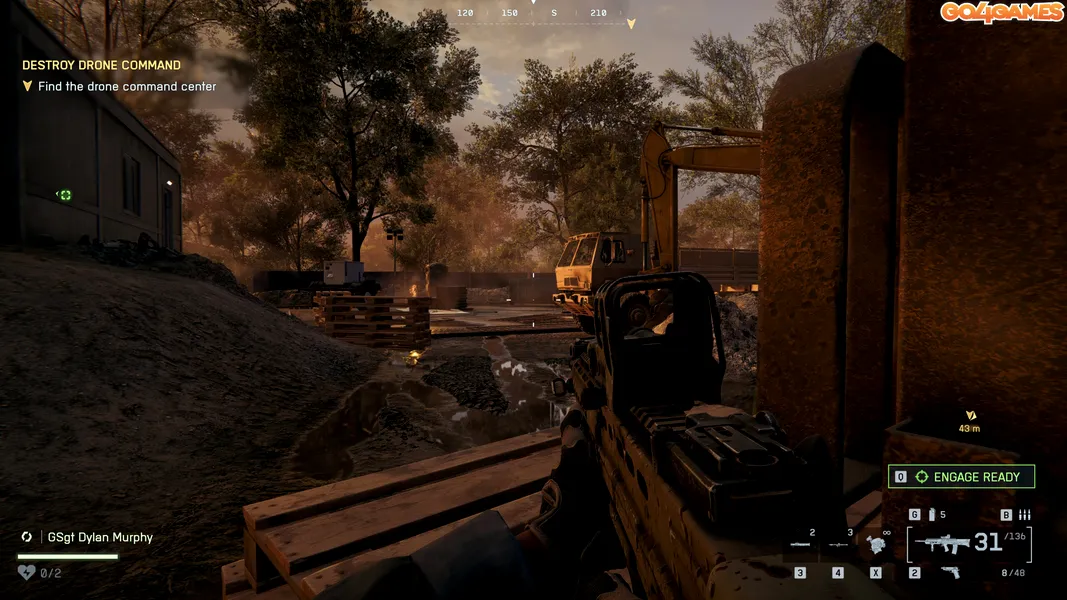Select the gadget slot holding 3 charges
The height and width of the screenshot is (600, 1067).
838,544
